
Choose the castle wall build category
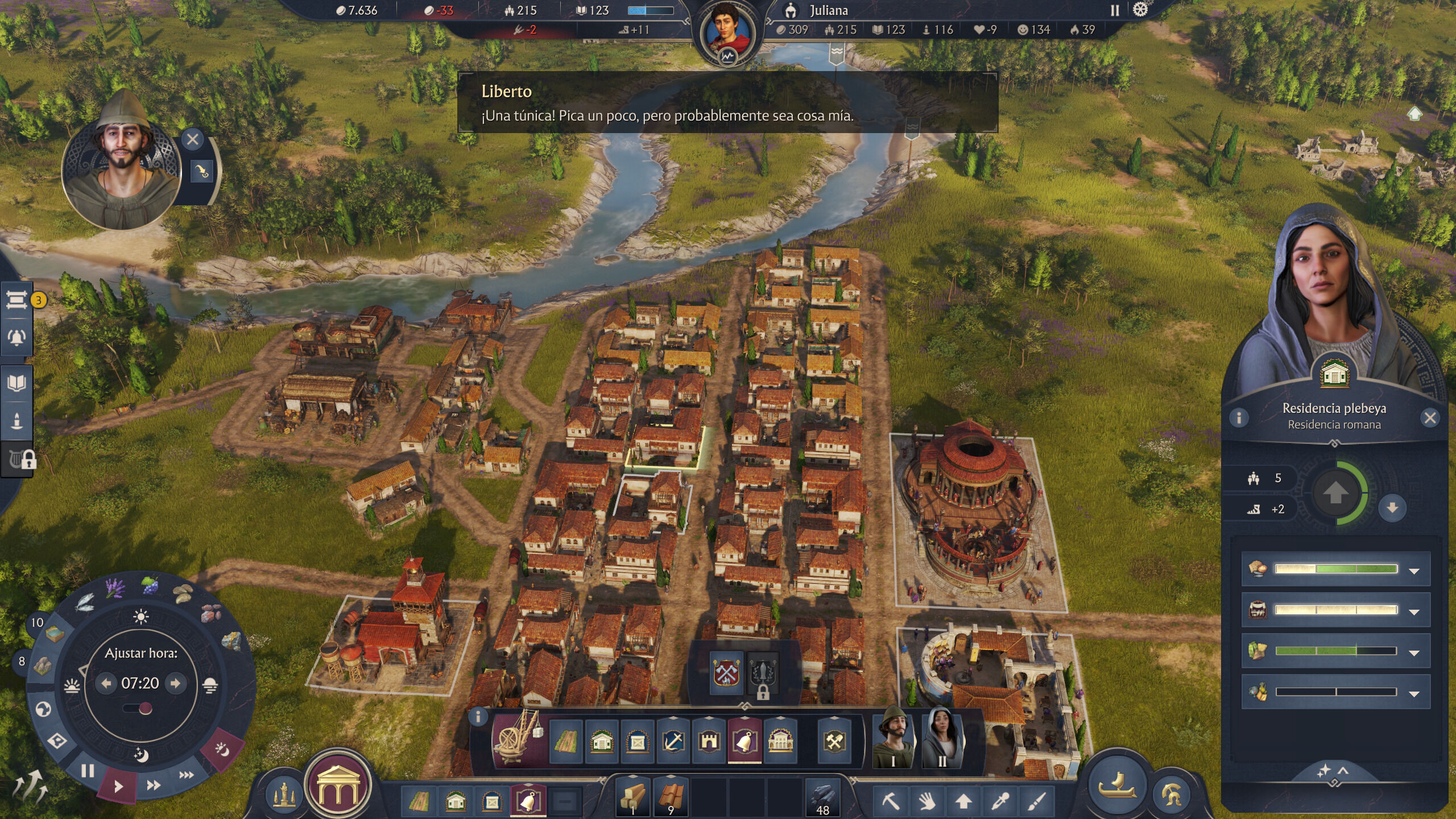tap(709, 741)
